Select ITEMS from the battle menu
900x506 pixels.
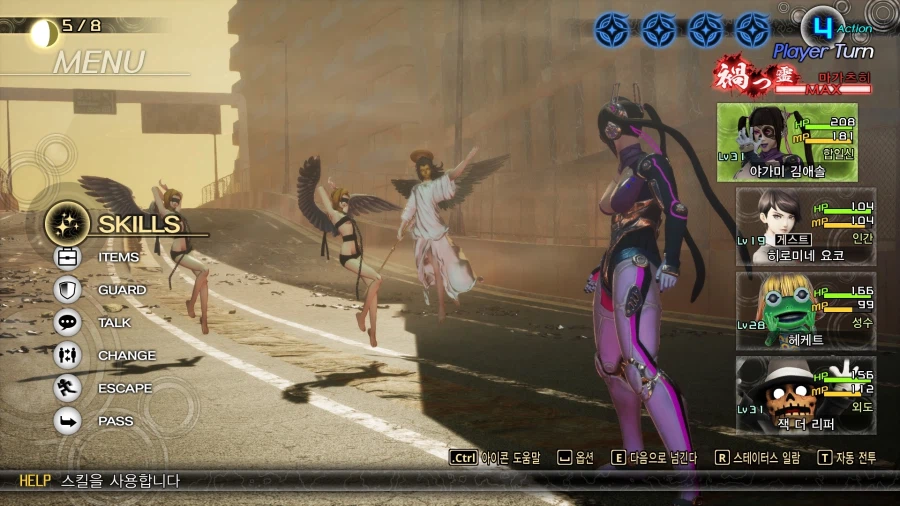117,257
